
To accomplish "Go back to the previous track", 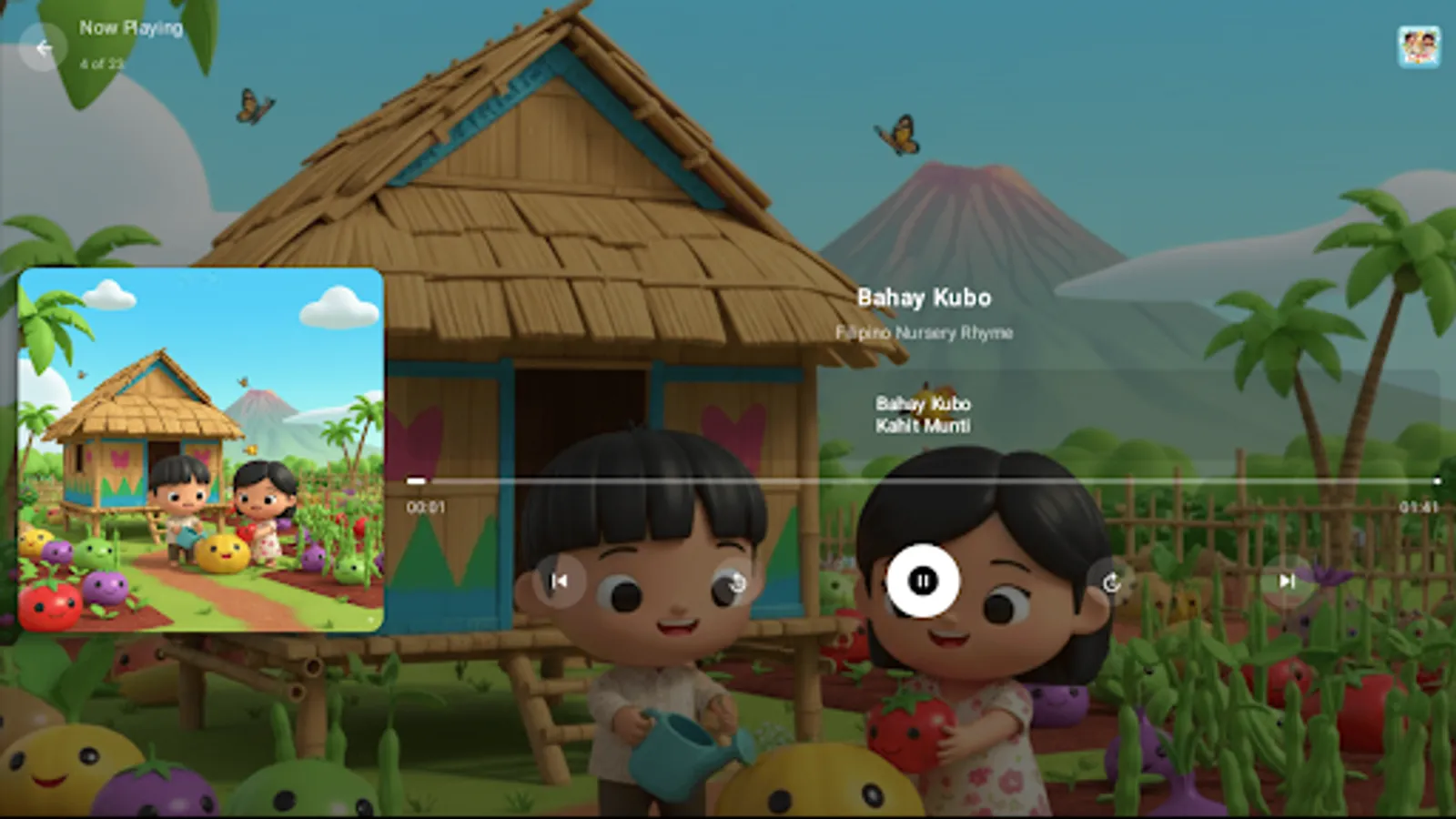I will click(559, 582).
